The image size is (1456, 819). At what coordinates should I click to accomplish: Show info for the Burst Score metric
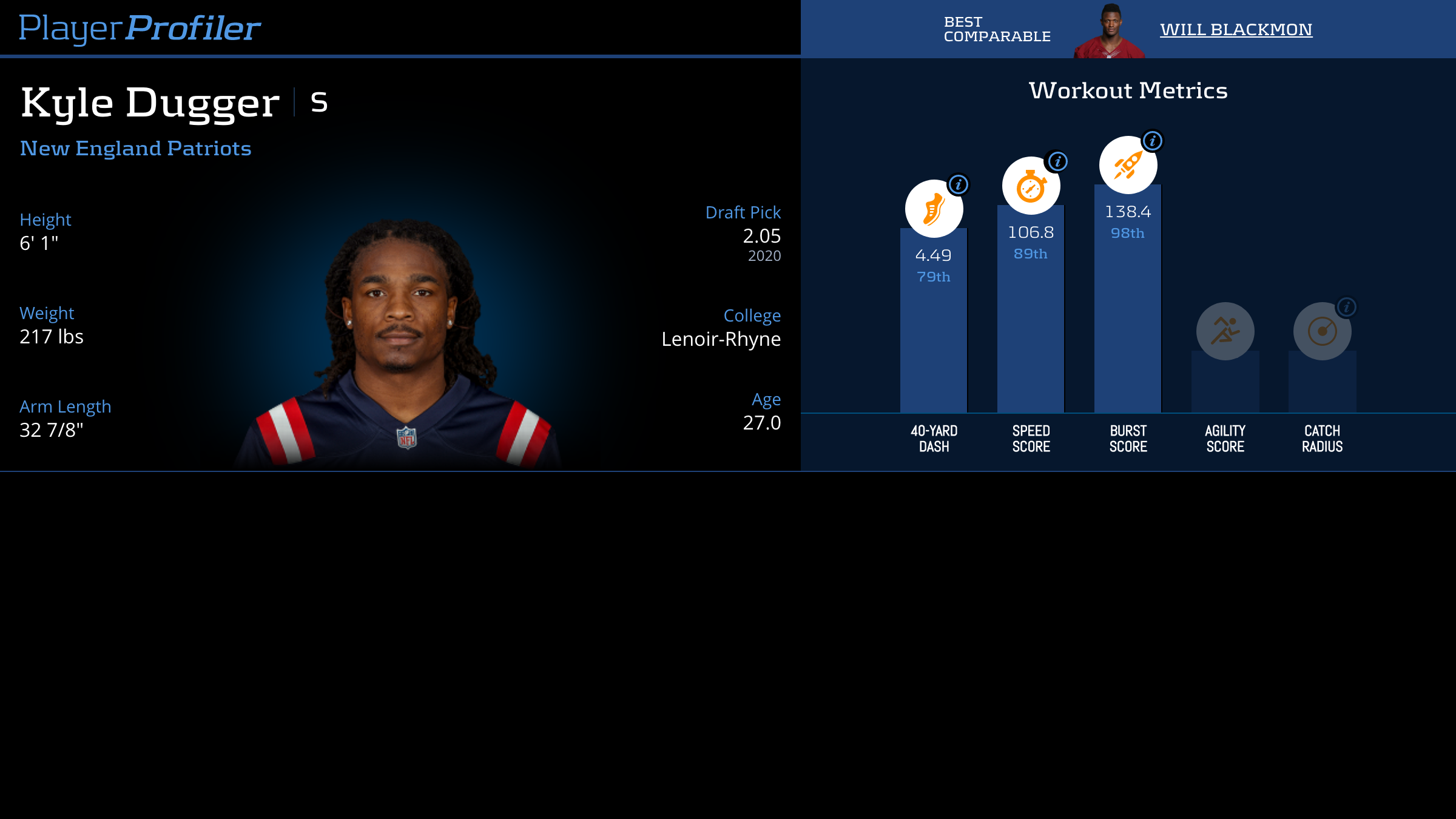click(x=1153, y=141)
